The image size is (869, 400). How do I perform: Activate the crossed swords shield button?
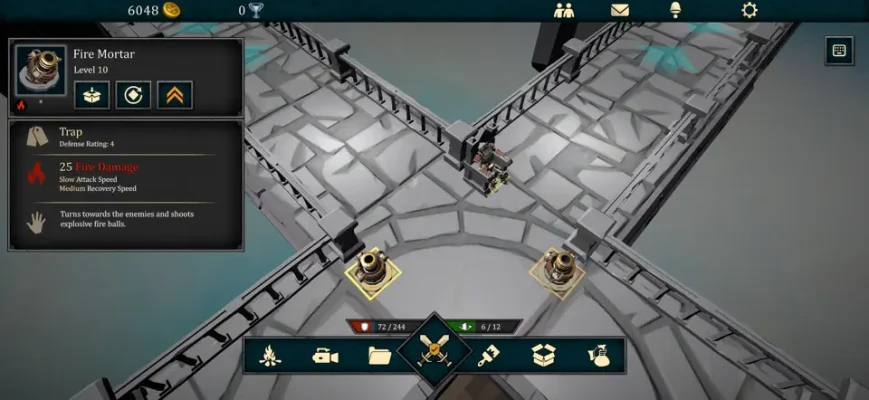(x=435, y=351)
